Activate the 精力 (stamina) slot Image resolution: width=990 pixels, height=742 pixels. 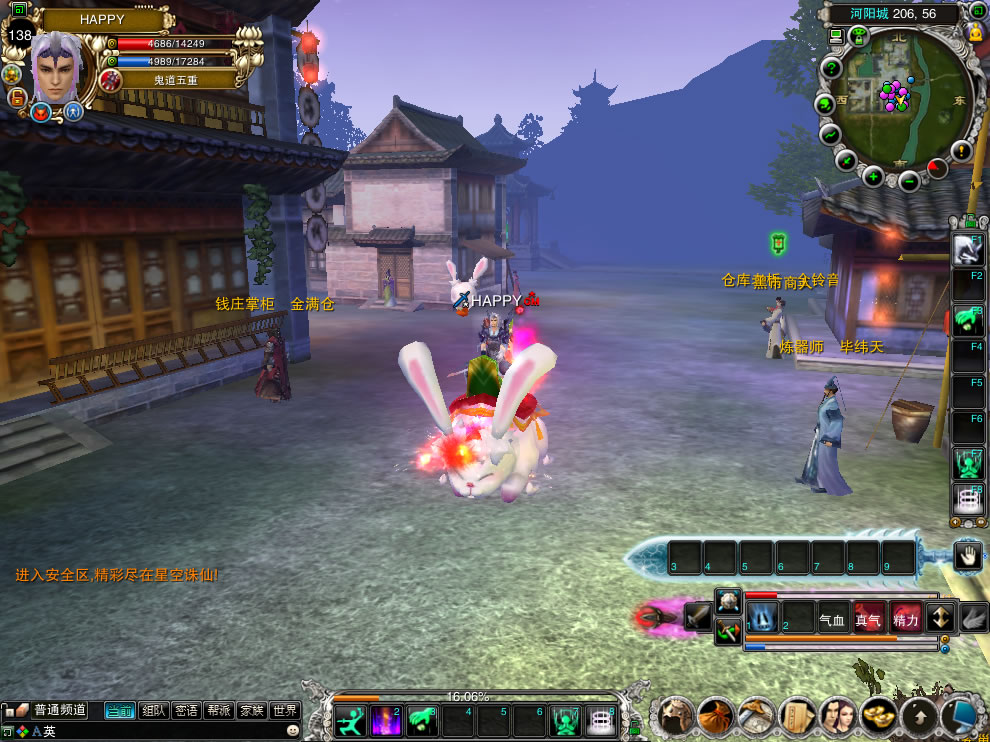[x=905, y=619]
